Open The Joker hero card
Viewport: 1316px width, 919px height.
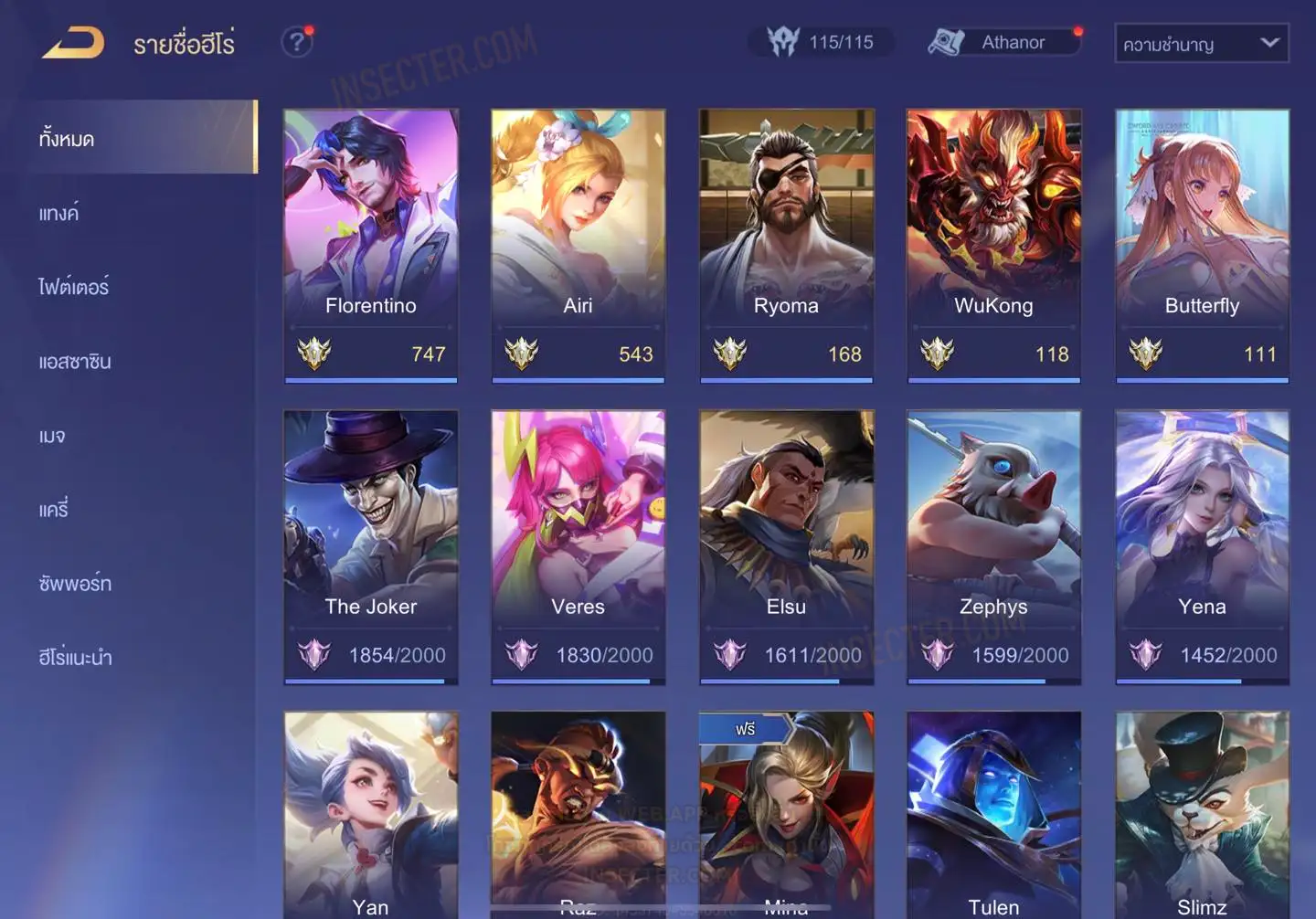(x=370, y=546)
